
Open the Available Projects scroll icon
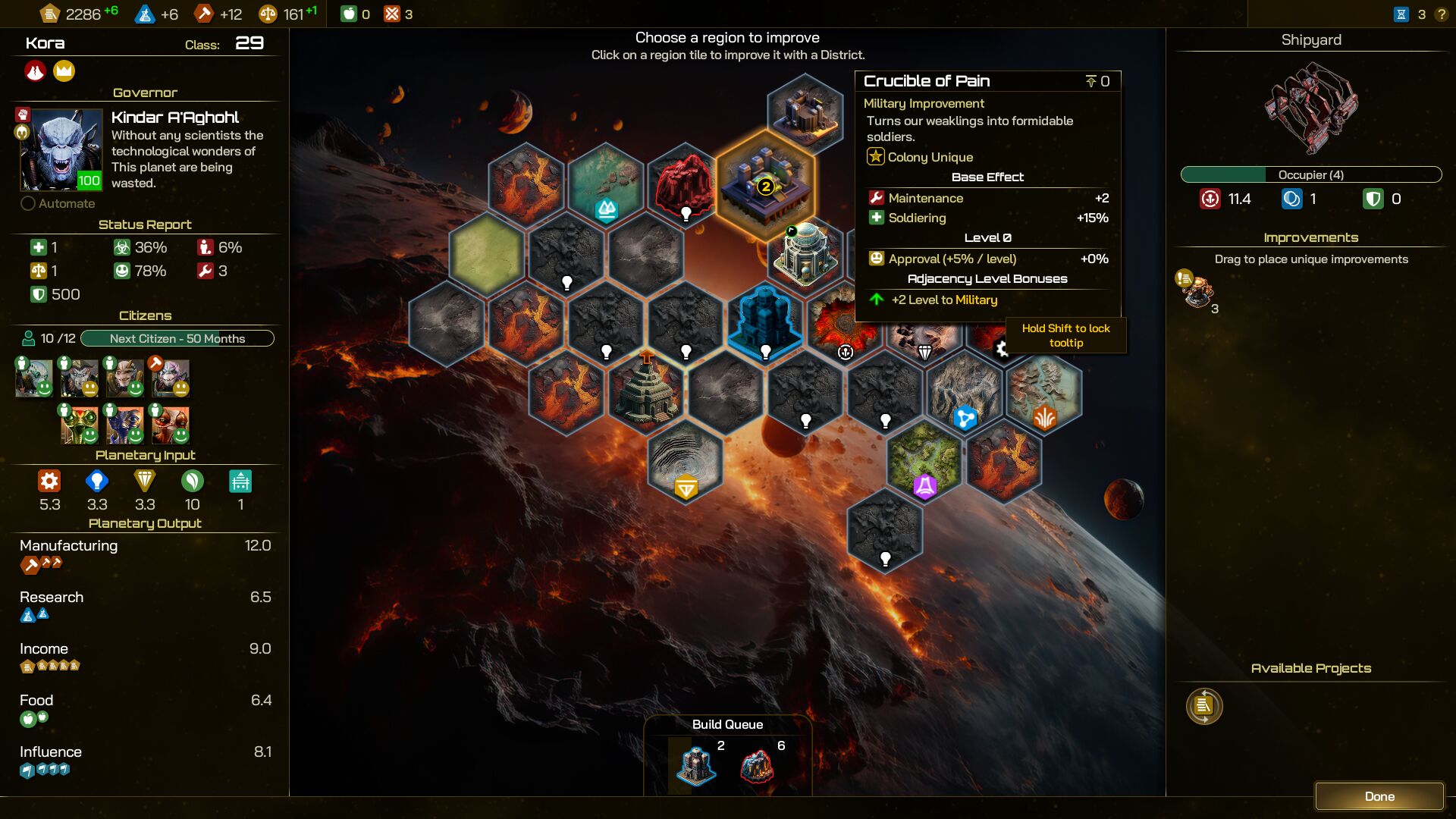(x=1204, y=706)
